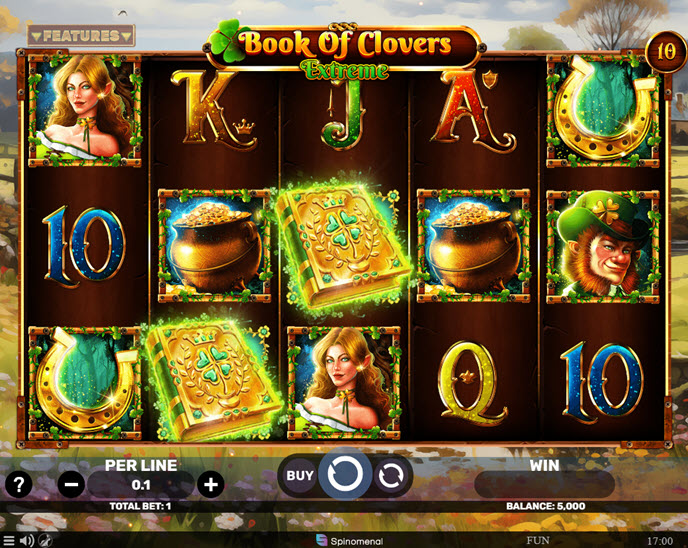Click the Spinomenal logo

click(343, 540)
